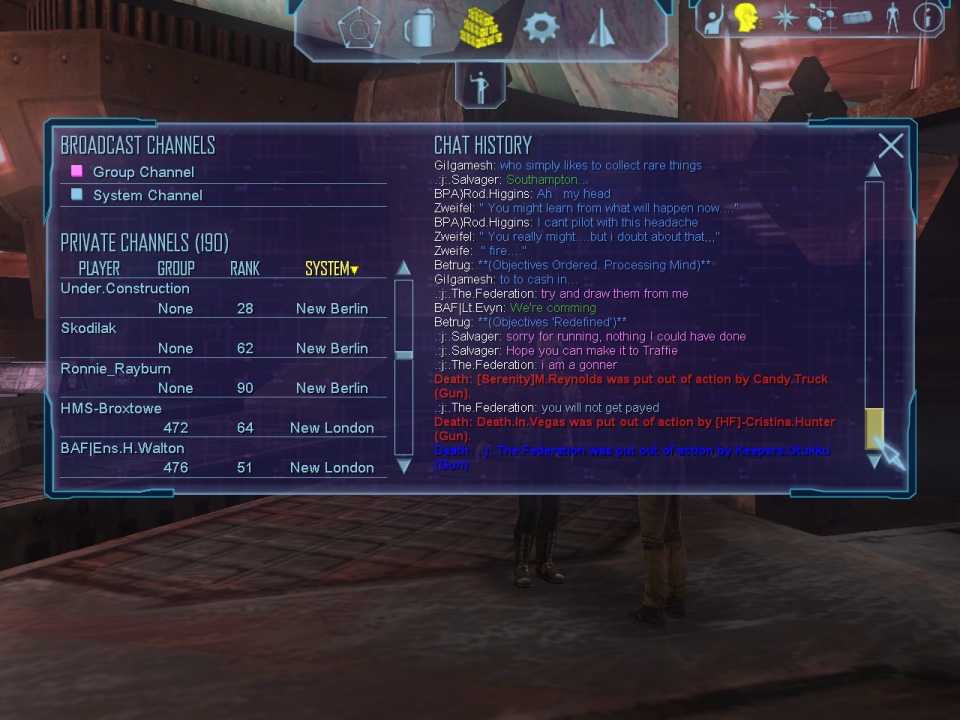Image resolution: width=960 pixels, height=720 pixels.
Task: Sort private channels by Group column
Action: pyautogui.click(x=176, y=268)
